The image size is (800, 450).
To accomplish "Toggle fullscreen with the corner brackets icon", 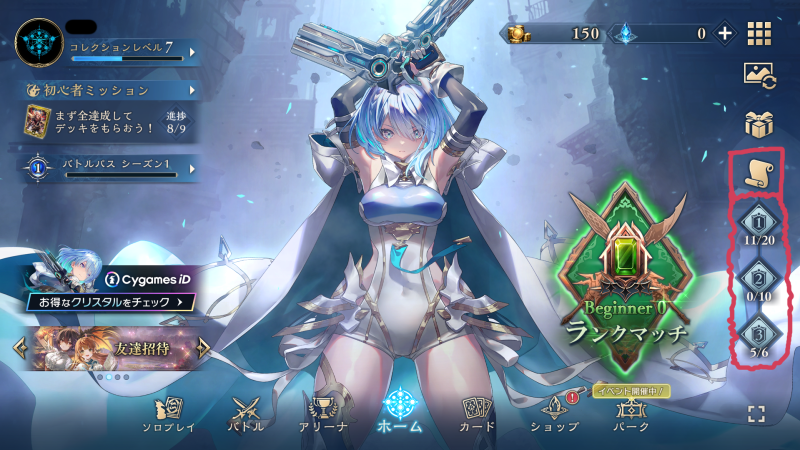I will (x=759, y=414).
